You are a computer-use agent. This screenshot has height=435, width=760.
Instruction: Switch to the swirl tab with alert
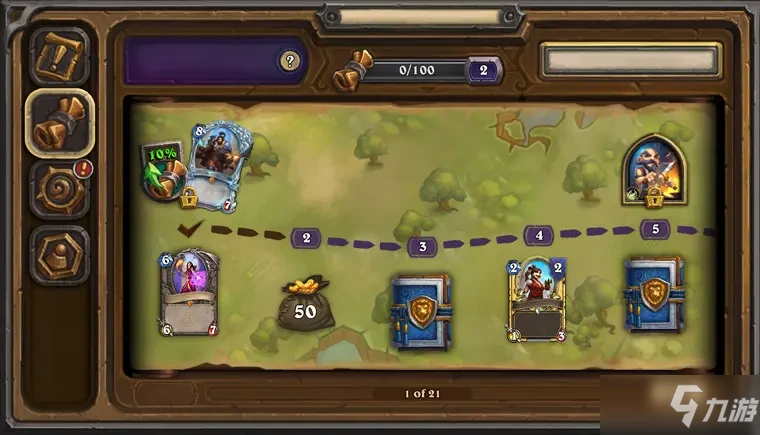(x=58, y=187)
